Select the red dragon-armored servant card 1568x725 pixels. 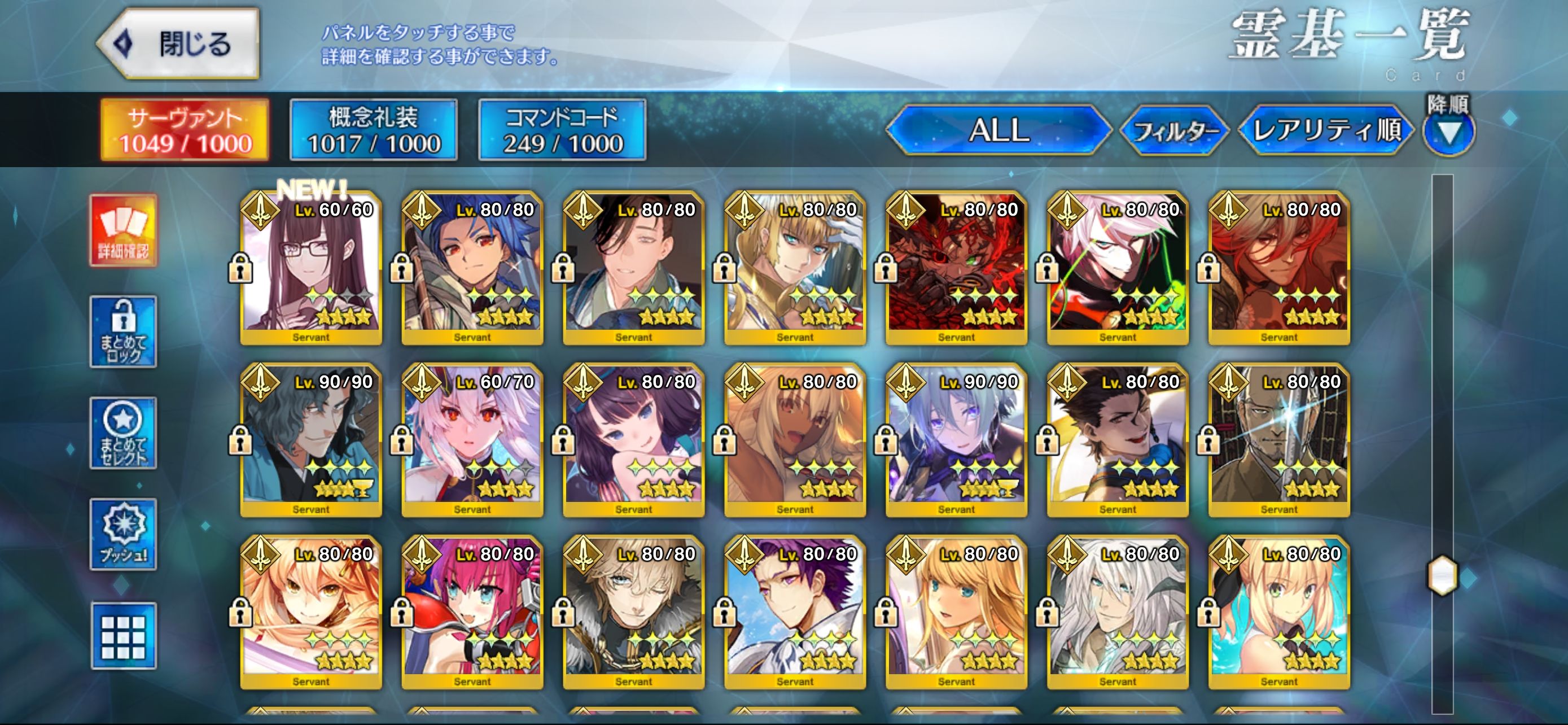point(956,268)
